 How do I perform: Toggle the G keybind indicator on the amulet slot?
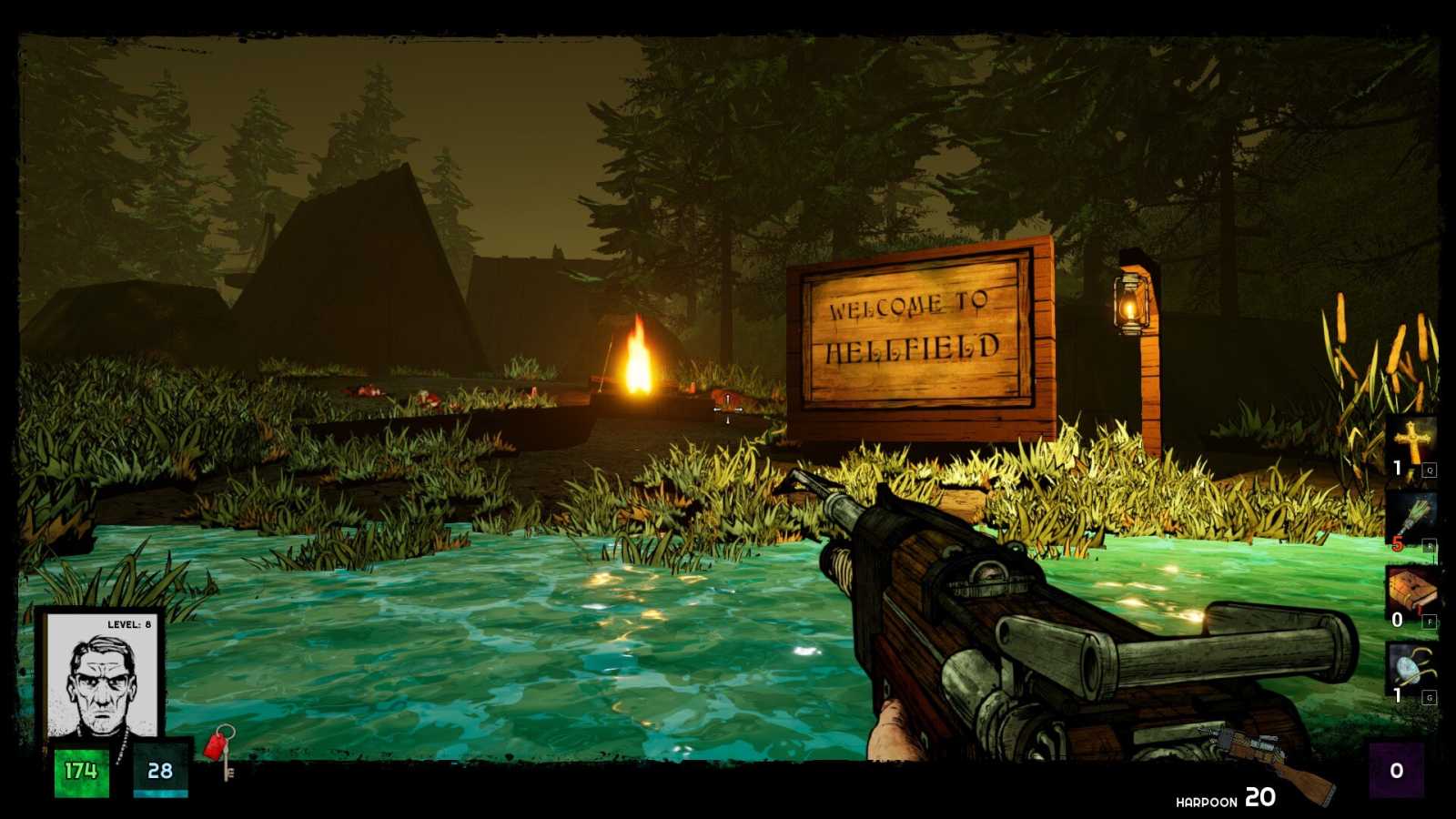tap(1431, 696)
